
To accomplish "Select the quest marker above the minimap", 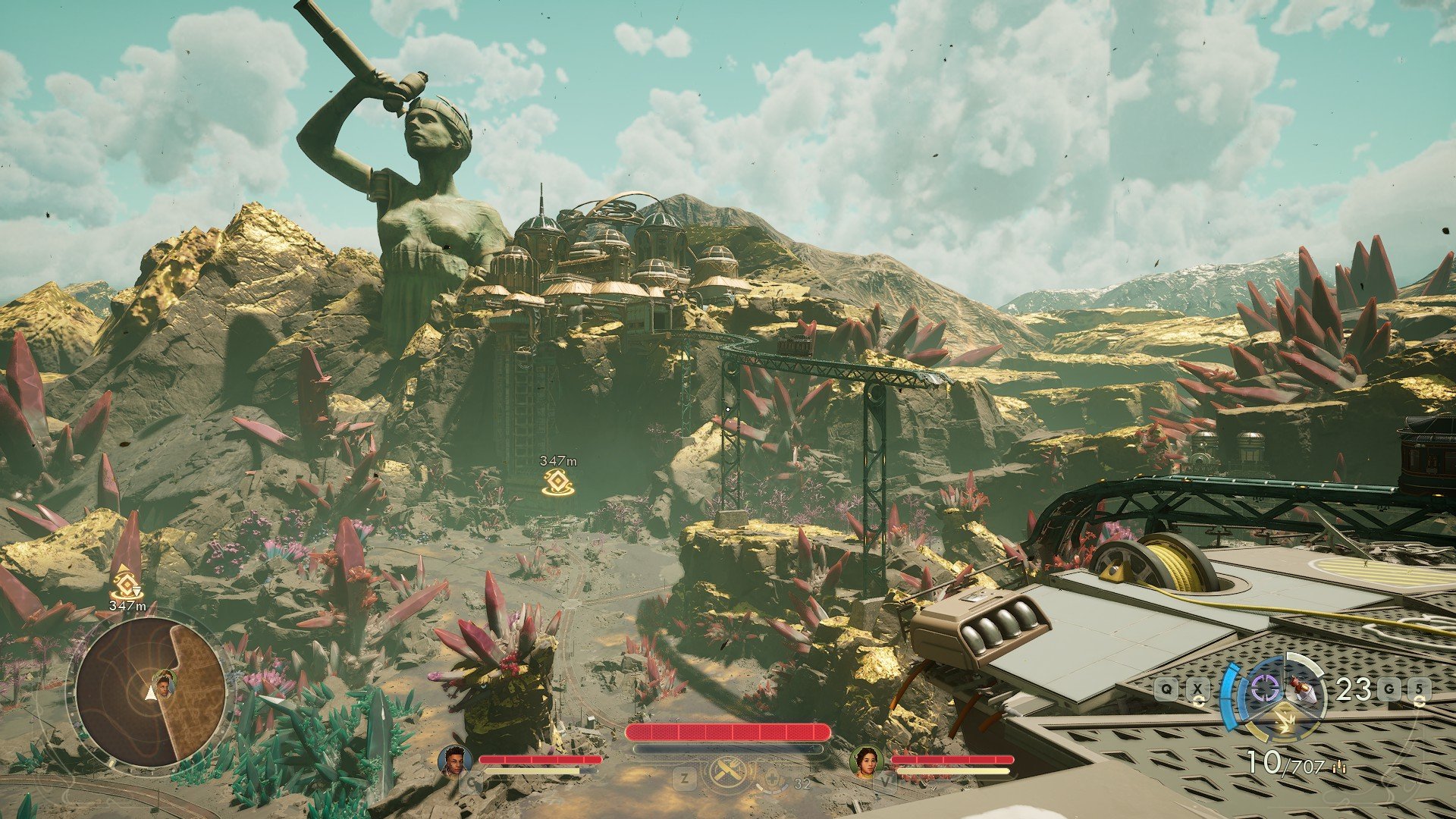I will point(126,585).
